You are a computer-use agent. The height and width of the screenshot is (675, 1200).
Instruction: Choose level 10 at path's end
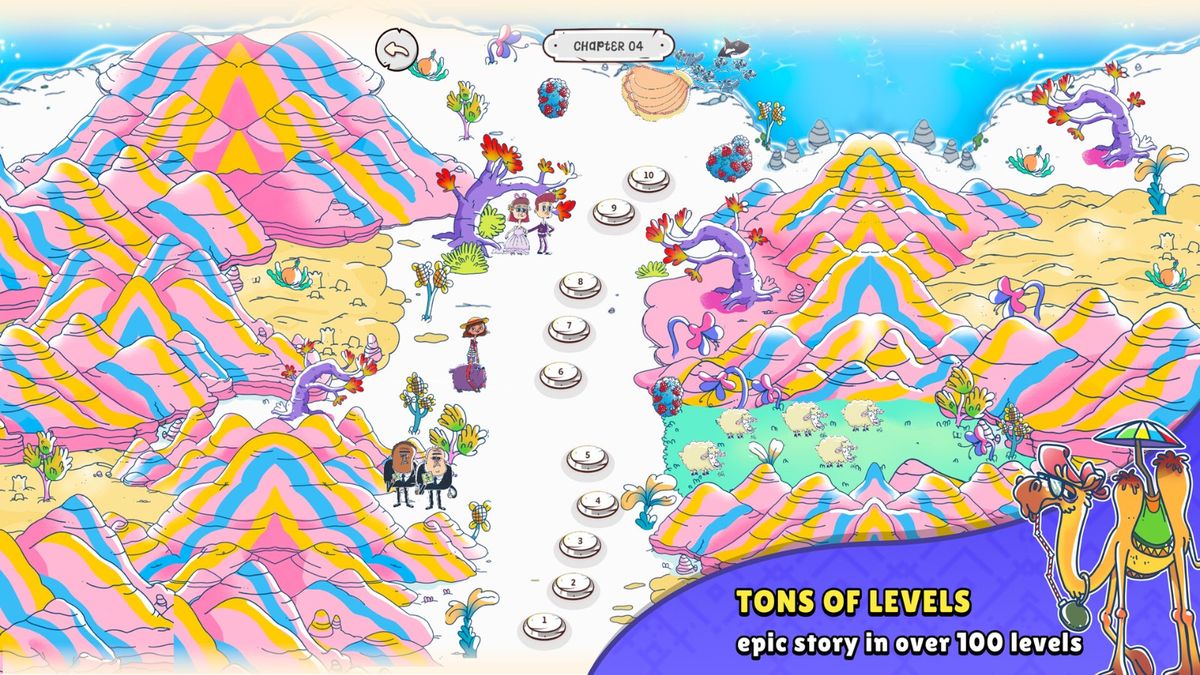[x=648, y=177]
